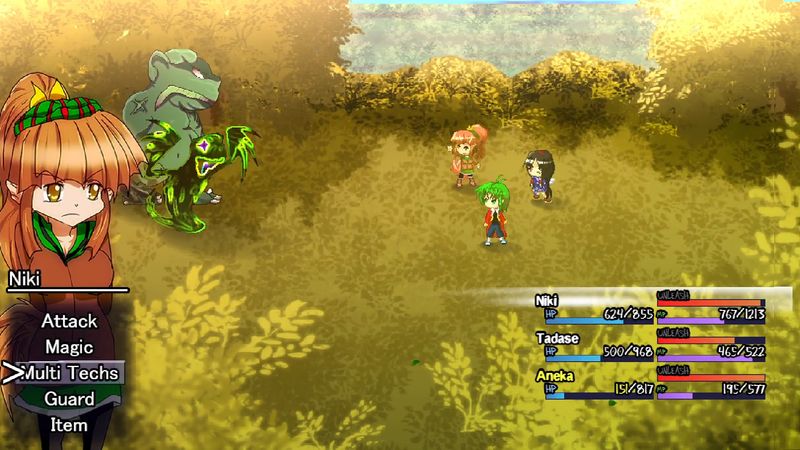Select the Attack command
This screenshot has width=800, height=450.
click(x=69, y=321)
